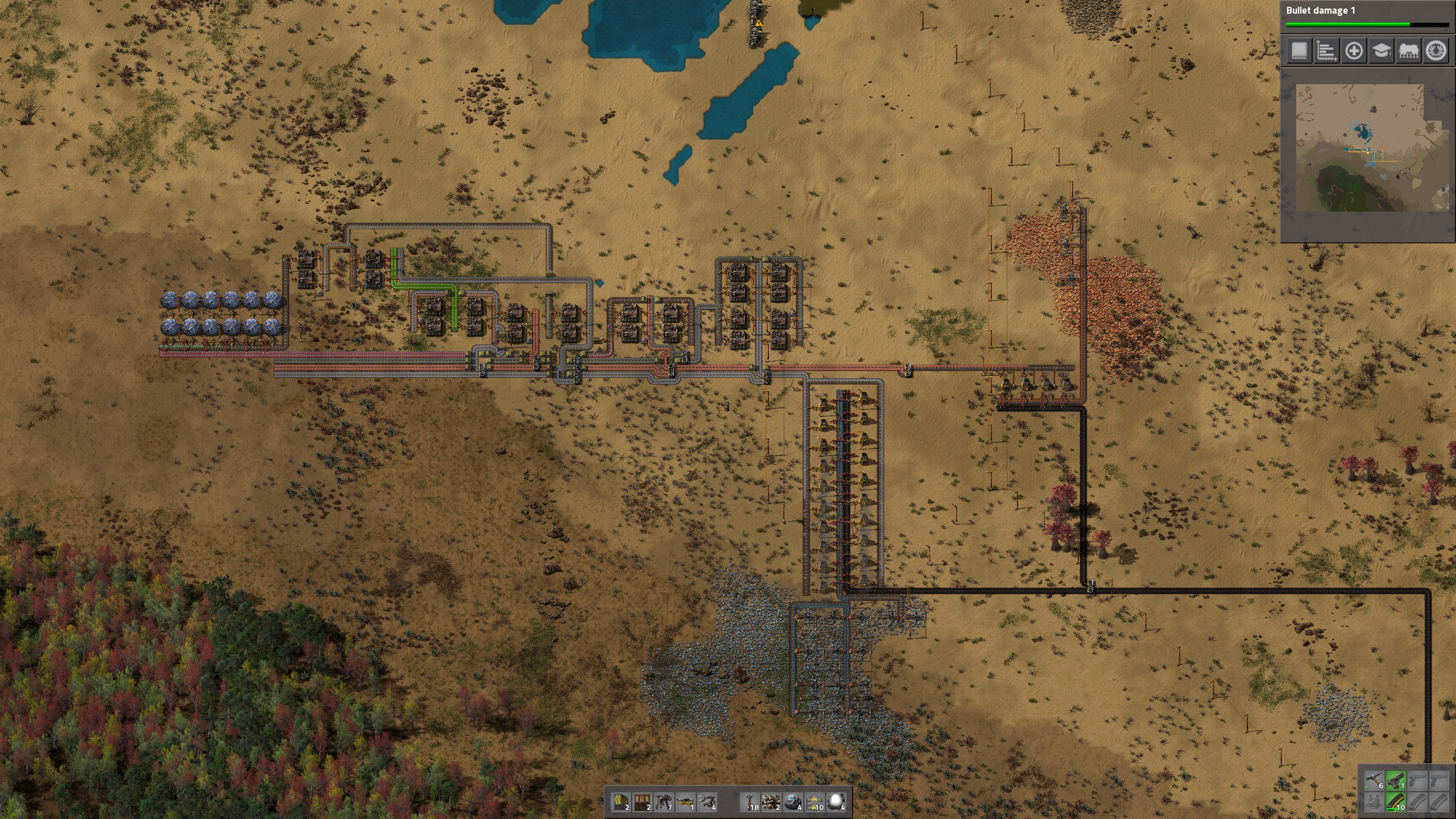Select the inserter arm hotbar slot
1456x819 pixels.
tap(708, 801)
